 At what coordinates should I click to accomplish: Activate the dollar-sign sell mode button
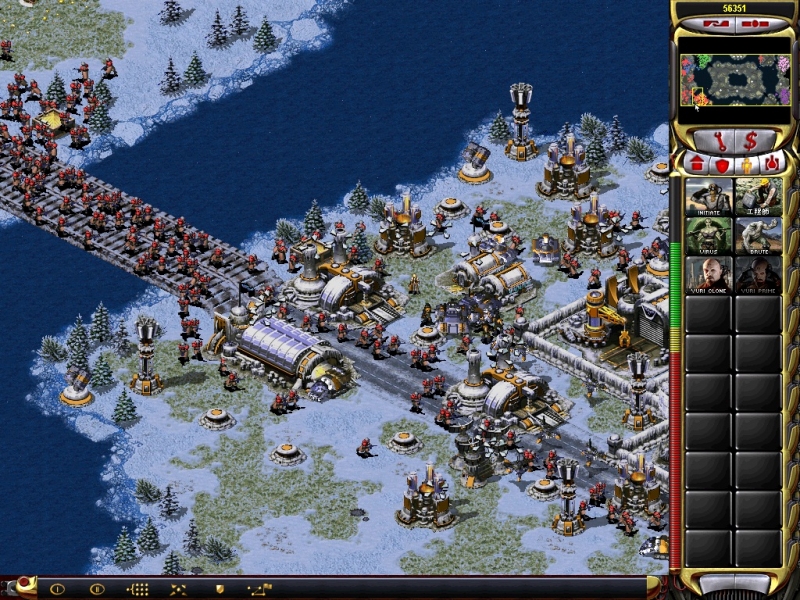pos(750,140)
